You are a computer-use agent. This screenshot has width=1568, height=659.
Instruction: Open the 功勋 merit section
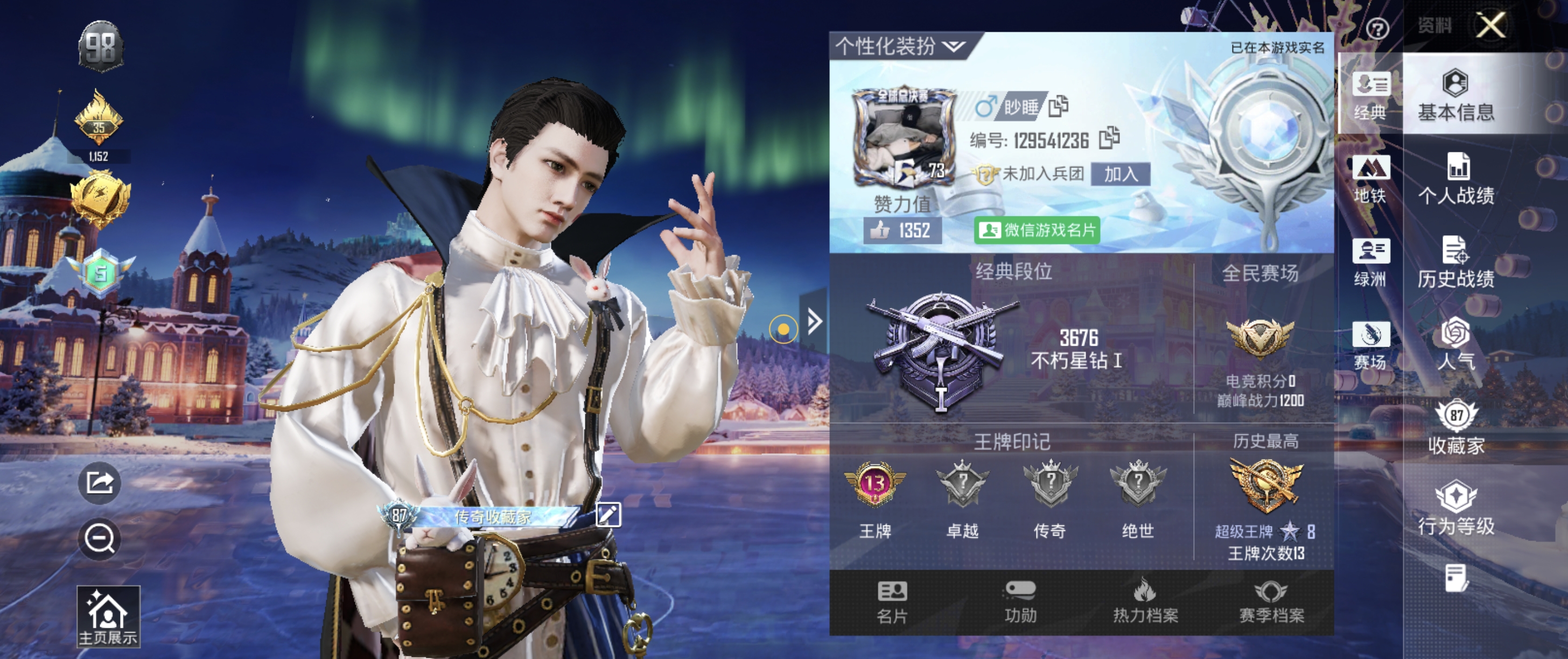1020,602
